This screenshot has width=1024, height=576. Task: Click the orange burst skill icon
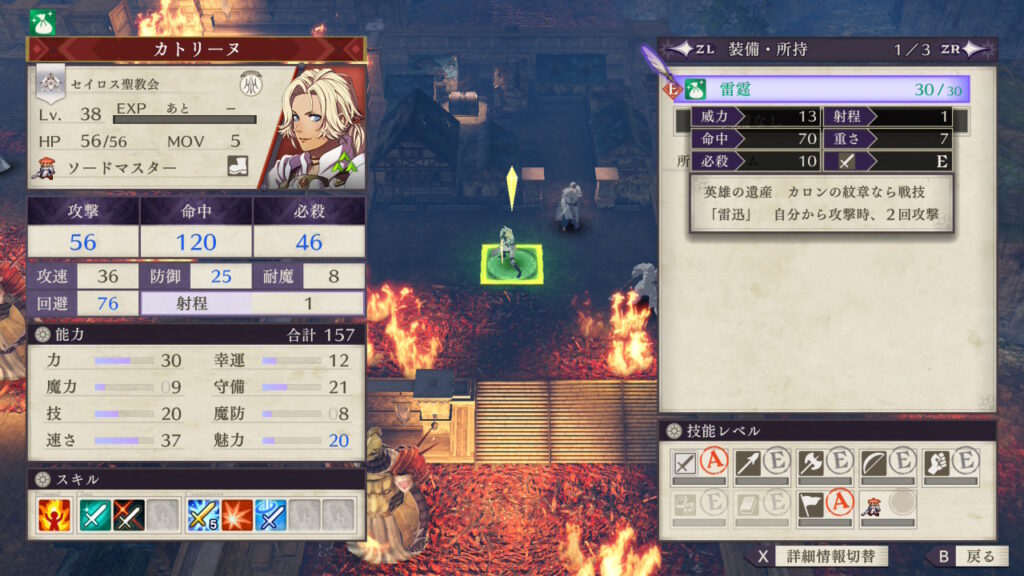[237, 515]
